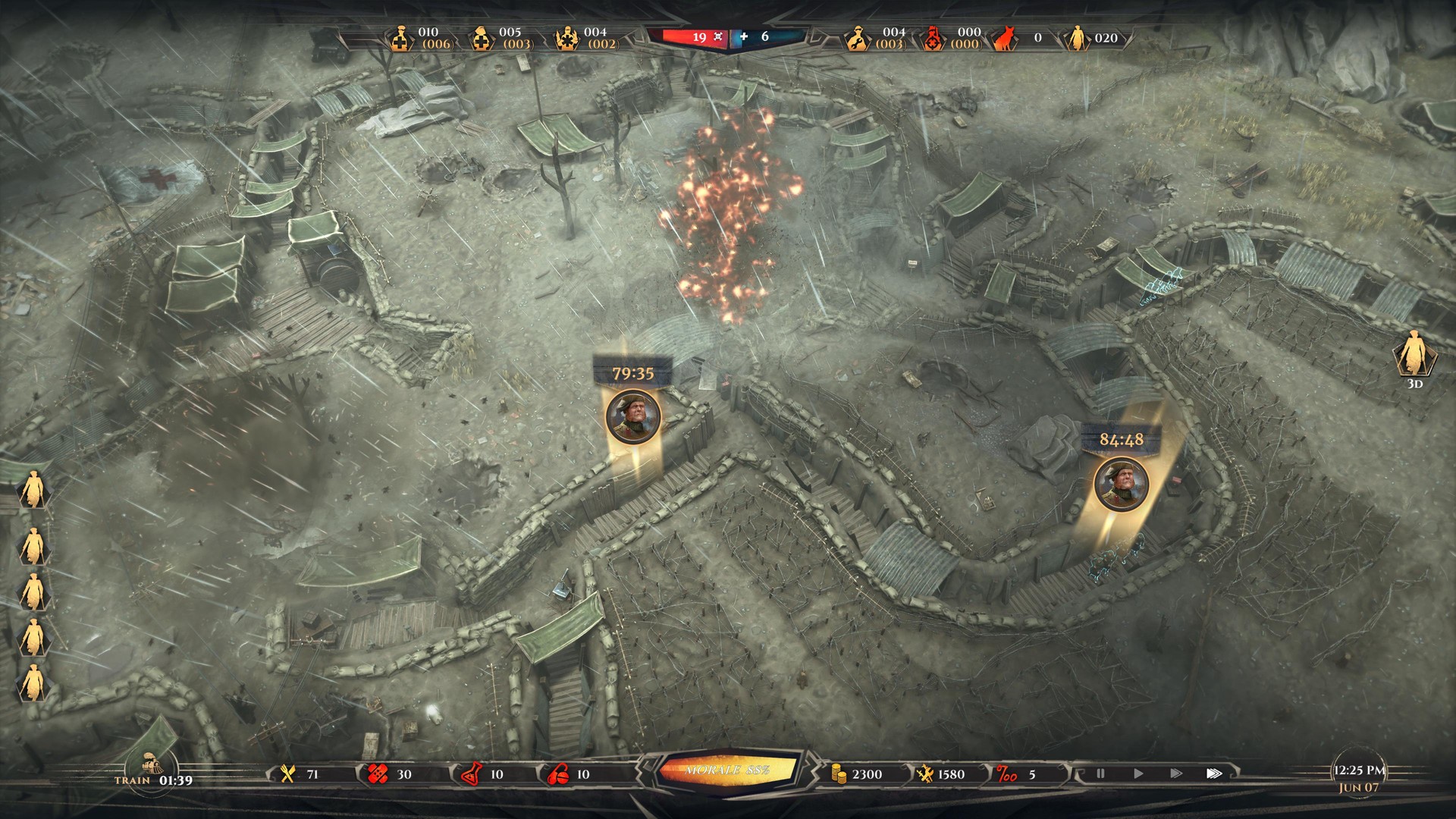Select the officer marker timed 79:35
Image resolution: width=1456 pixels, height=819 pixels.
click(633, 416)
